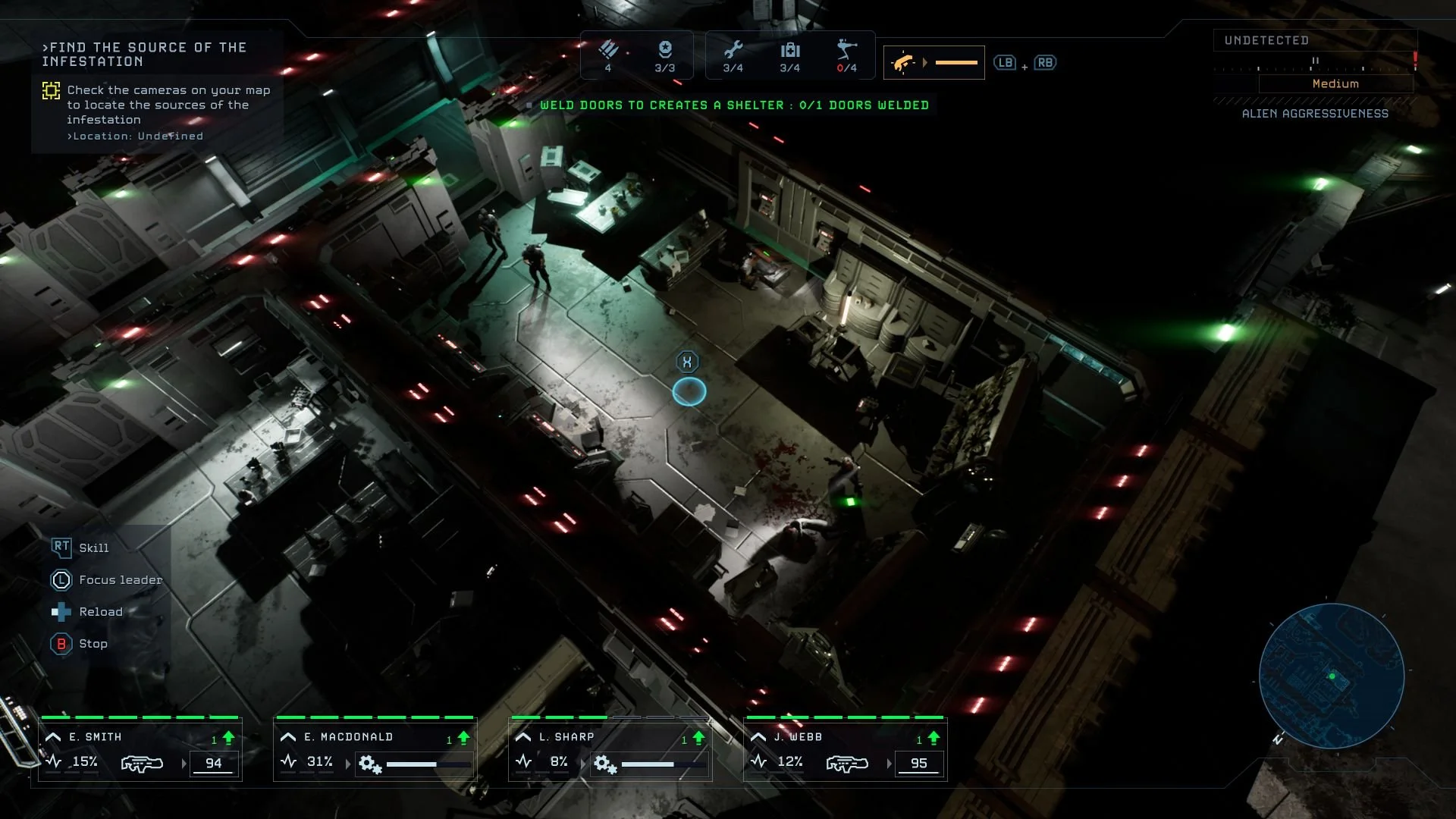This screenshot has height=819, width=1456.
Task: Choose the medkit supply icon
Action: pos(790,50)
